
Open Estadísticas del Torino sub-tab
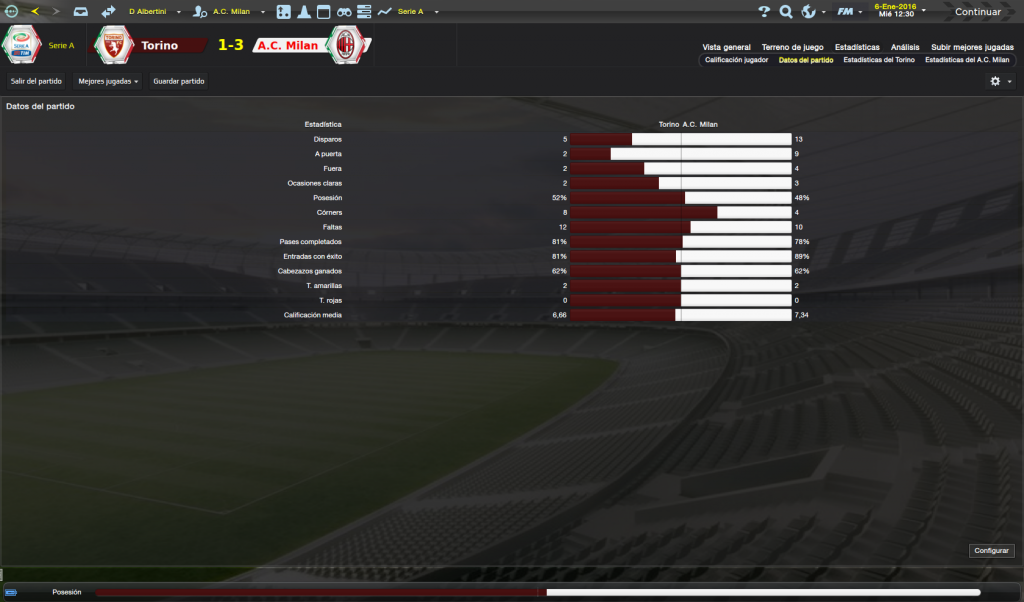click(878, 60)
